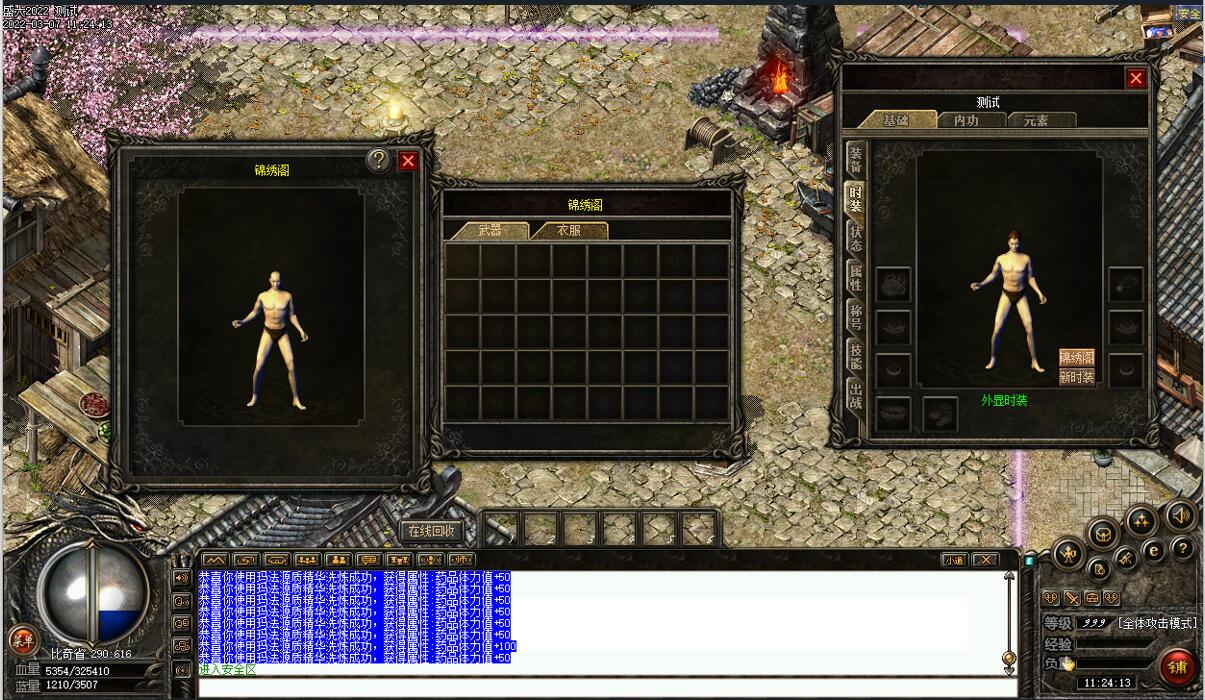Switch to the 衣服 tab
The height and width of the screenshot is (700, 1205).
click(x=569, y=231)
